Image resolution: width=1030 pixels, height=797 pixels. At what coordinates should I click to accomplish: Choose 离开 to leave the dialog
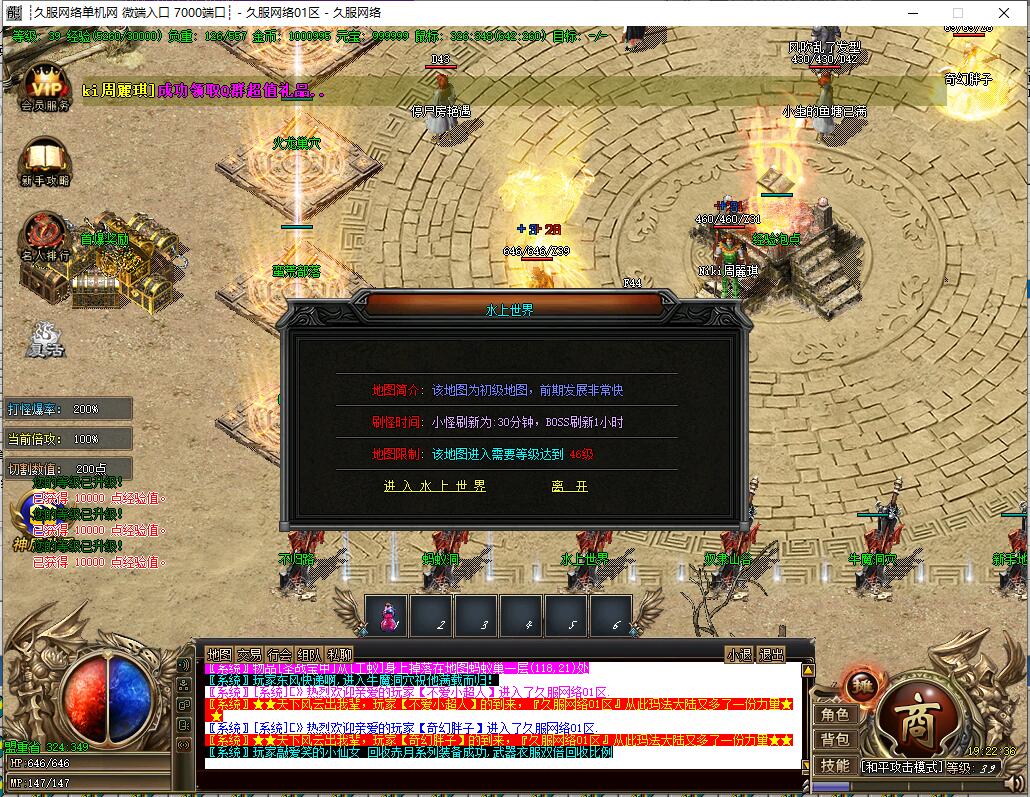pyautogui.click(x=569, y=486)
